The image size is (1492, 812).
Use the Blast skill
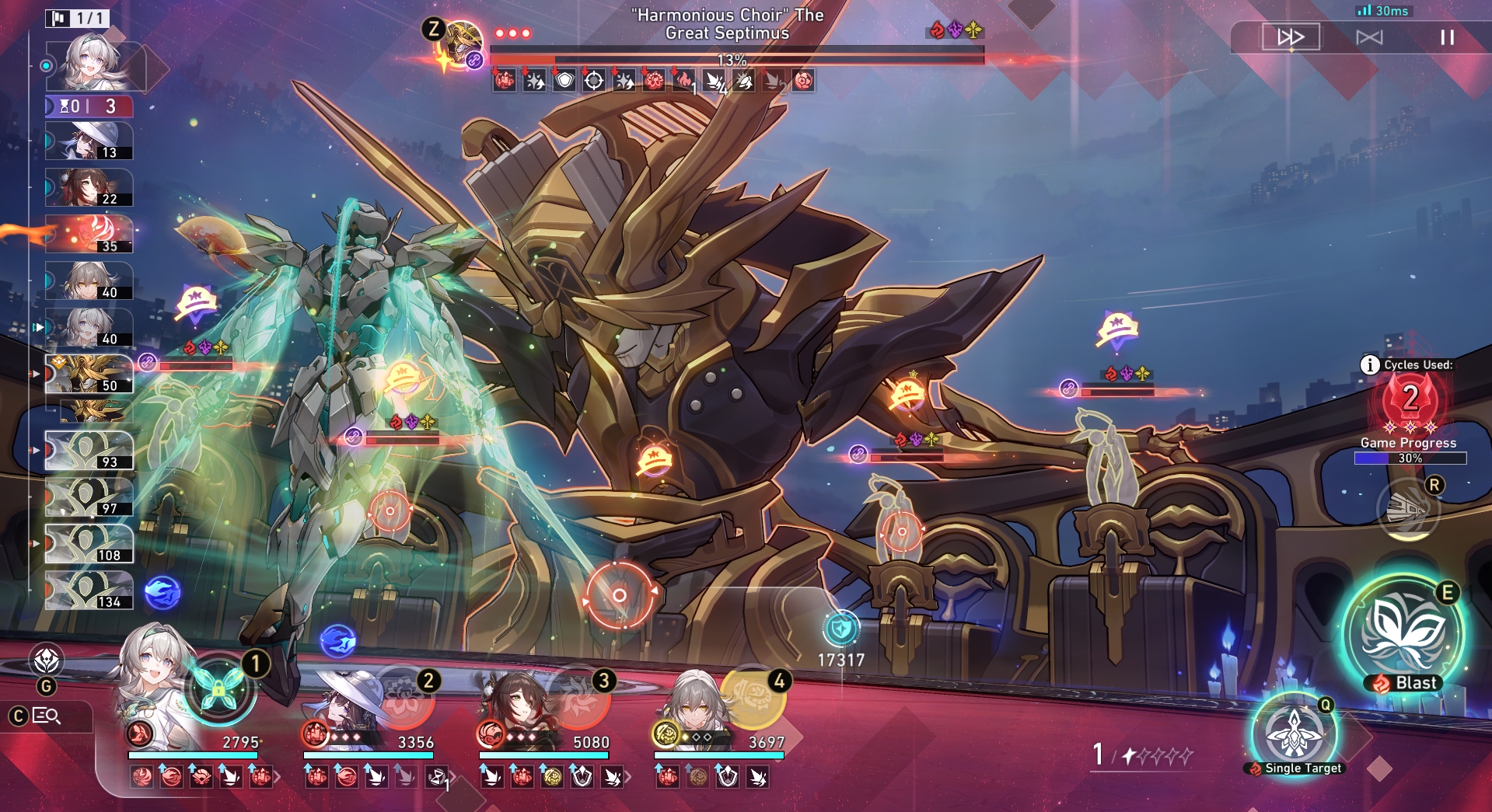click(1403, 634)
